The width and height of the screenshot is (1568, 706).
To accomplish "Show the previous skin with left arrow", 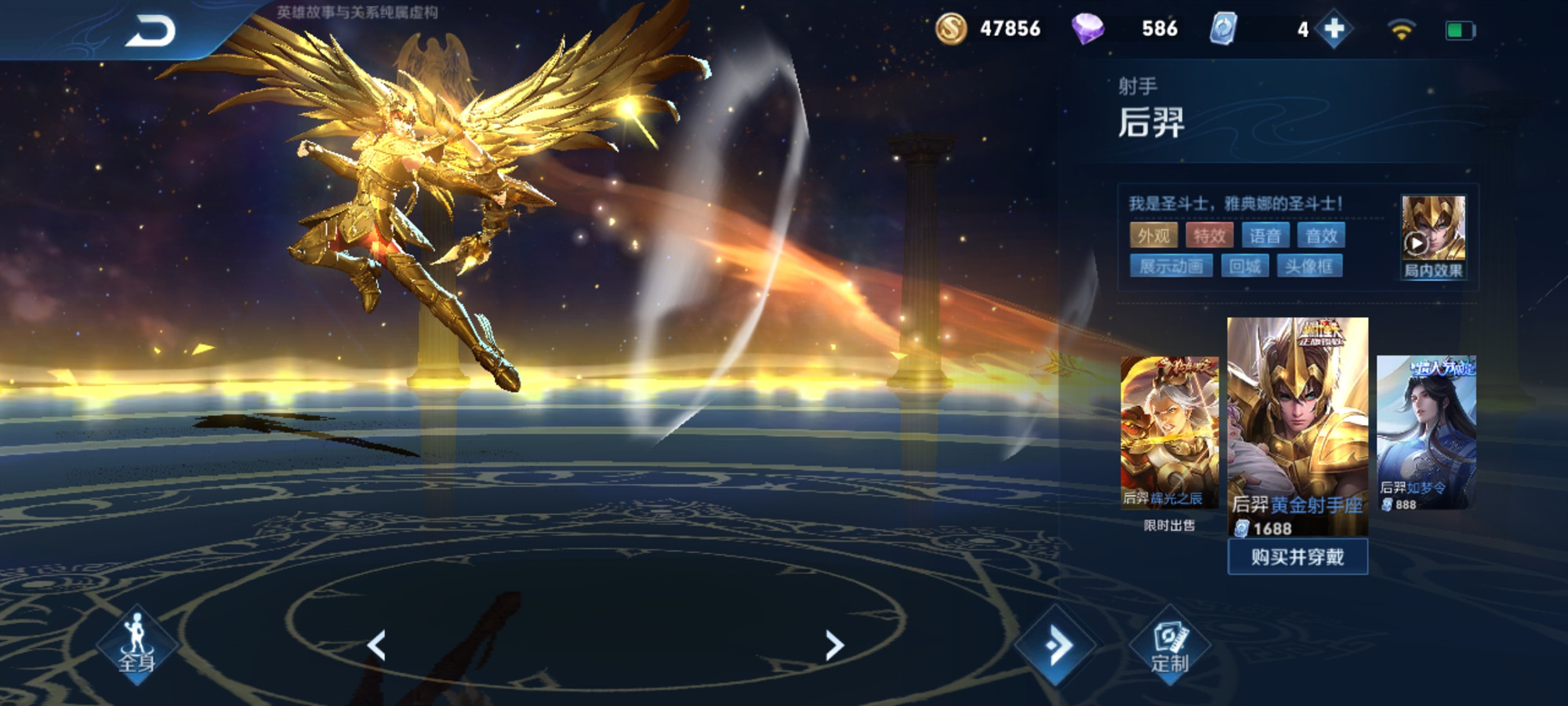I will coord(377,646).
